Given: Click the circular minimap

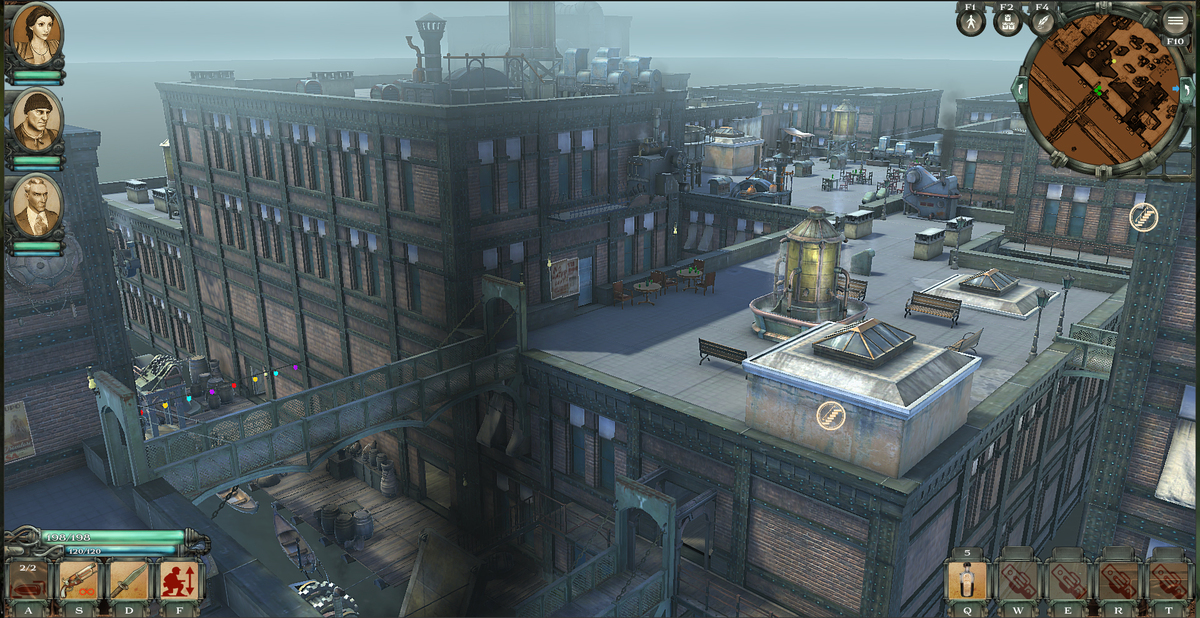Looking at the screenshot, I should pos(1101,92).
